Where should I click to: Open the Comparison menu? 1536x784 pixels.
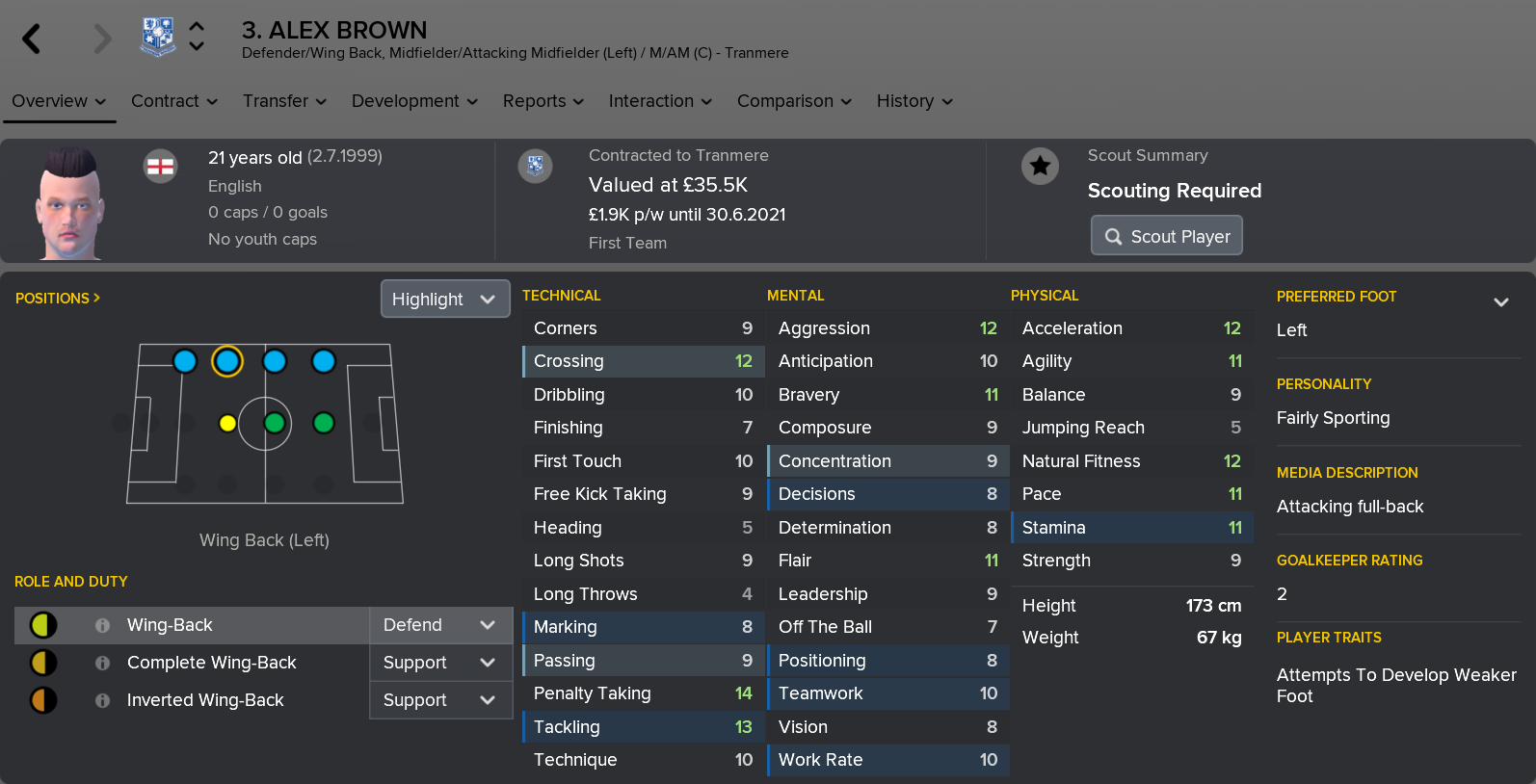pos(794,101)
